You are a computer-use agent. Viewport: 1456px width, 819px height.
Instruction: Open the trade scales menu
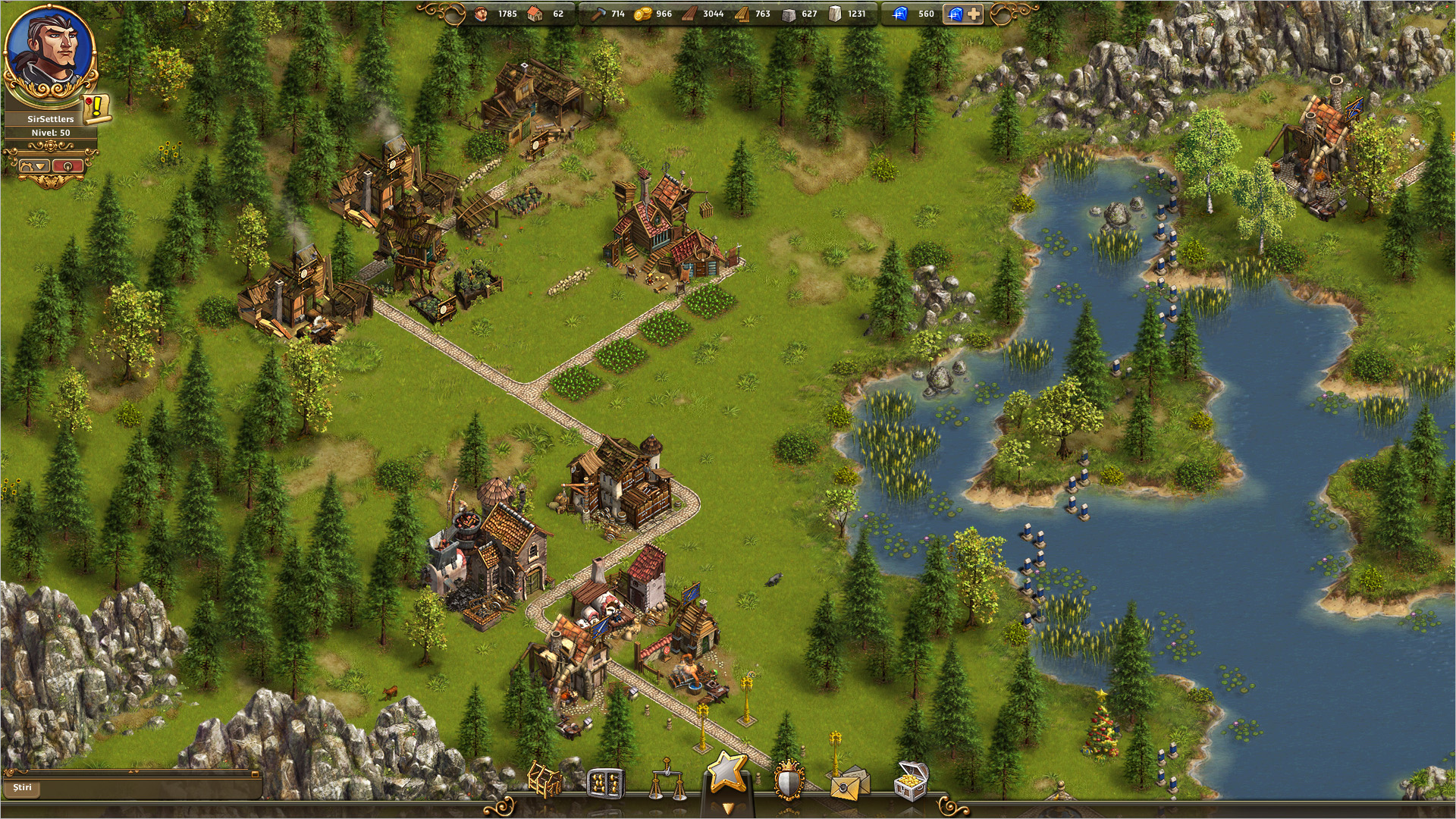(667, 783)
